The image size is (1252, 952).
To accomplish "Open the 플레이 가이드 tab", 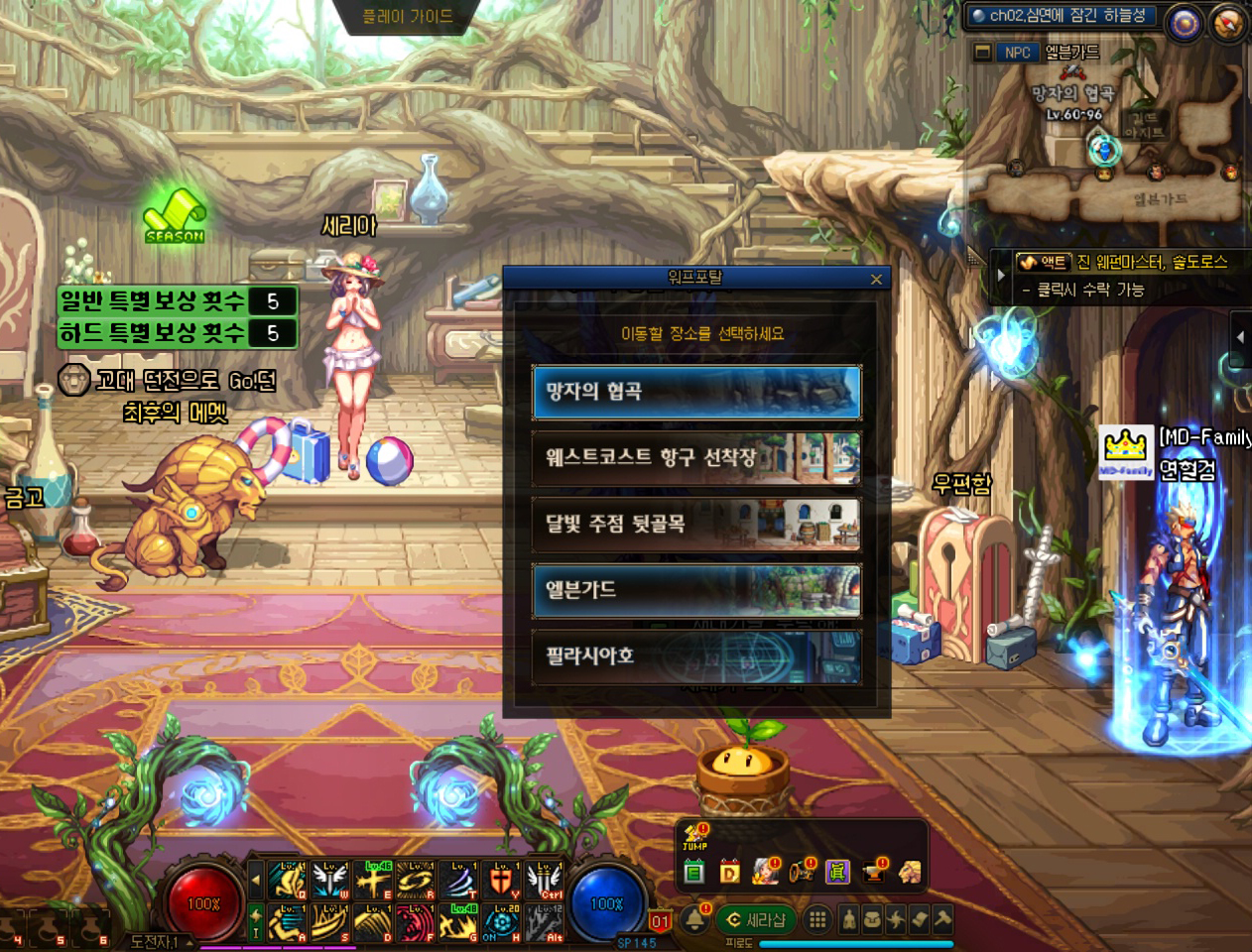I will click(408, 17).
